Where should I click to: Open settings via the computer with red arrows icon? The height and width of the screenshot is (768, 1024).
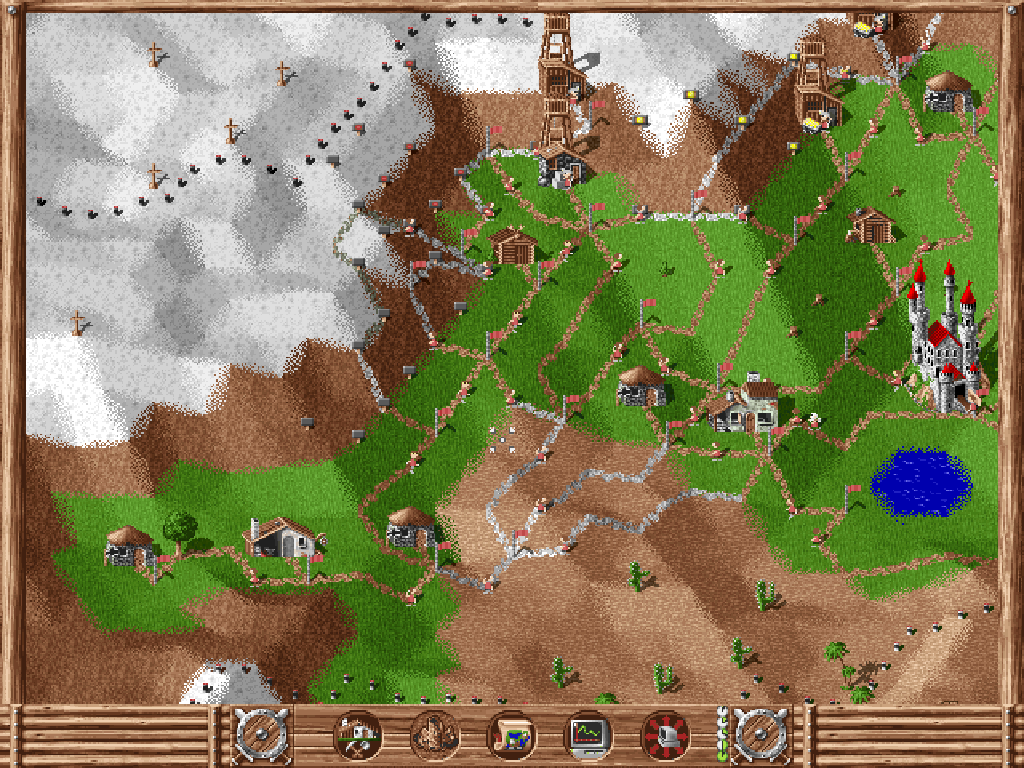[665, 735]
